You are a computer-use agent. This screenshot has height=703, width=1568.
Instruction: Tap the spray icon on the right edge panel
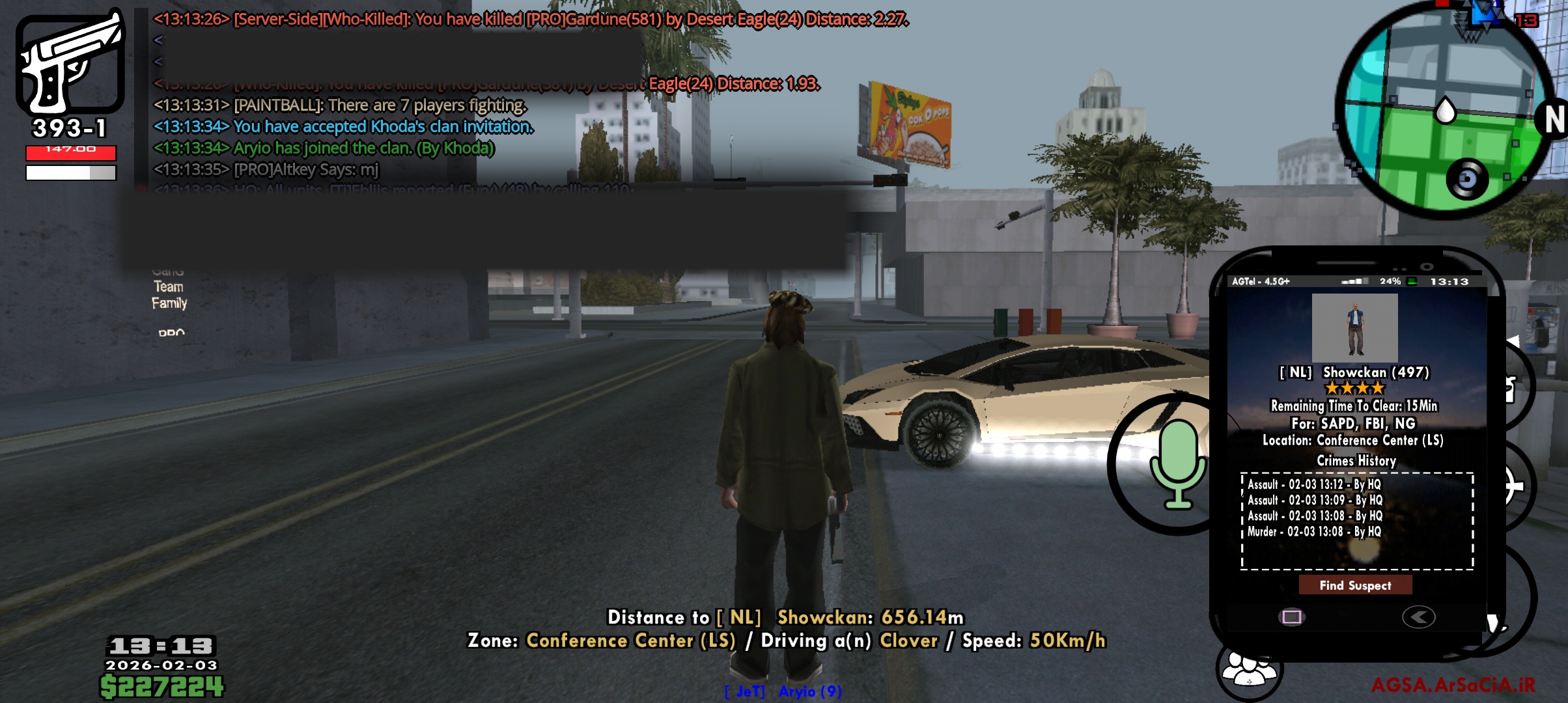(1511, 388)
